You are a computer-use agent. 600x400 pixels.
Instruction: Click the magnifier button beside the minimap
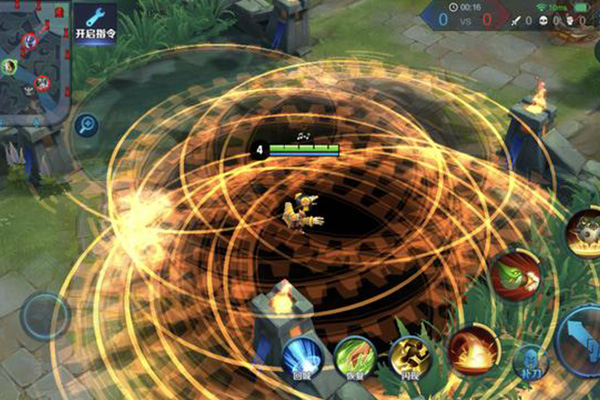pos(86,125)
